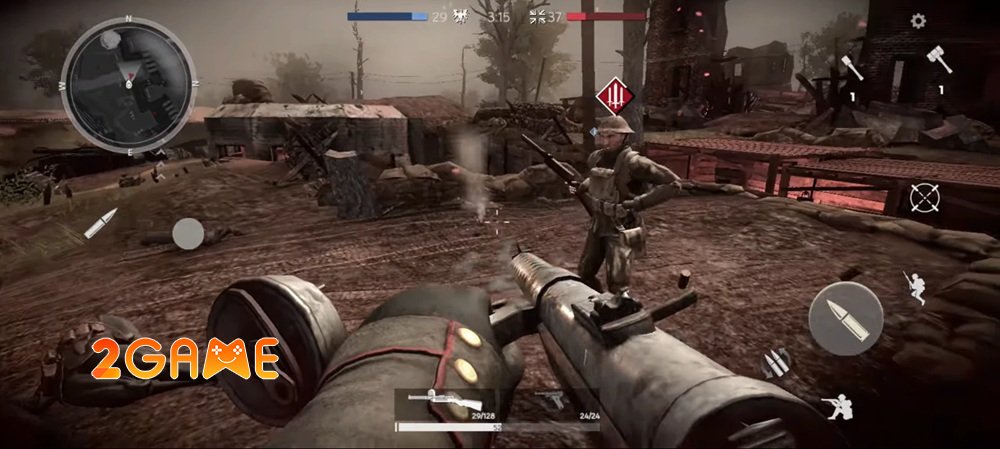Fire with the small bullet button
1000x449 pixels.
coord(100,223)
